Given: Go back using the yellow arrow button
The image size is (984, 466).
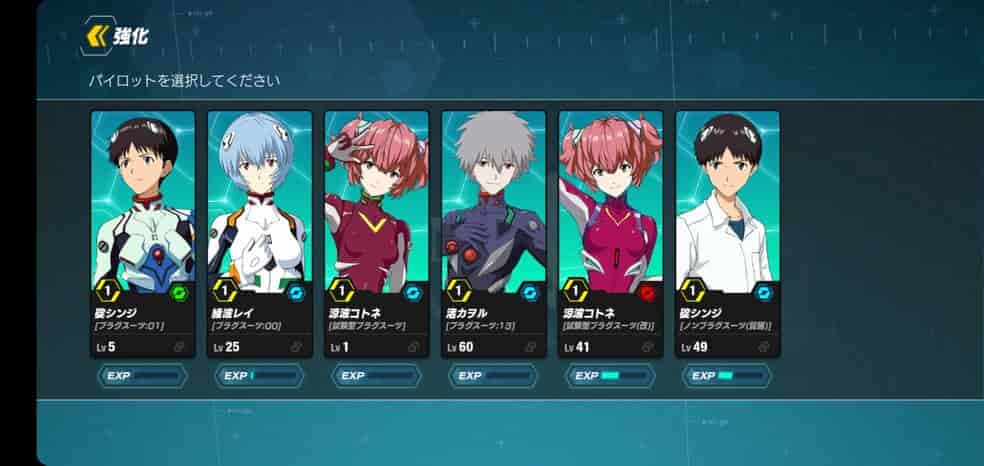Looking at the screenshot, I should pos(98,37).
